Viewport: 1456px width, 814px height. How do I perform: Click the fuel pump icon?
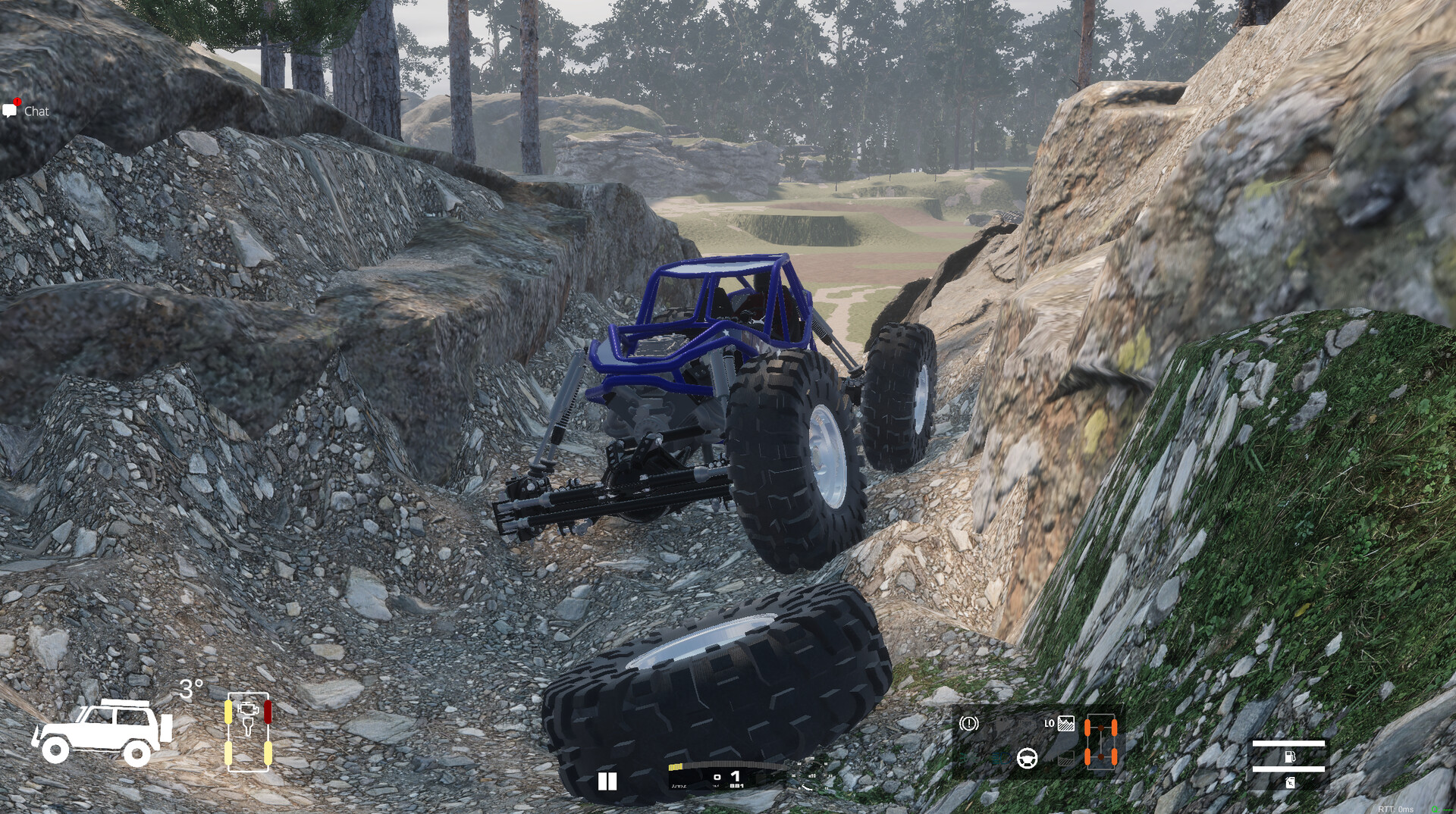[x=1288, y=756]
